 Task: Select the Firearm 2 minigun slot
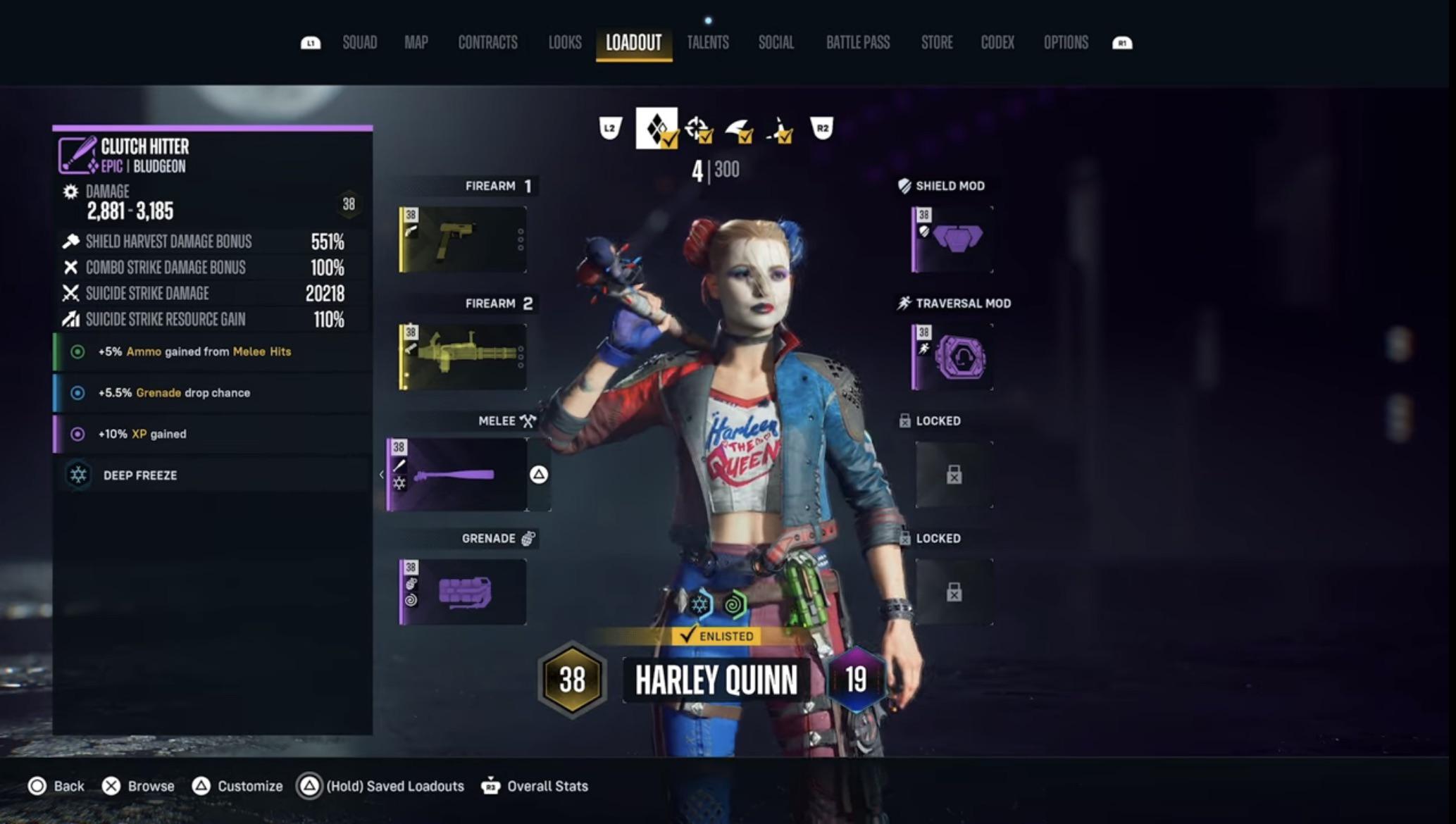coord(463,357)
